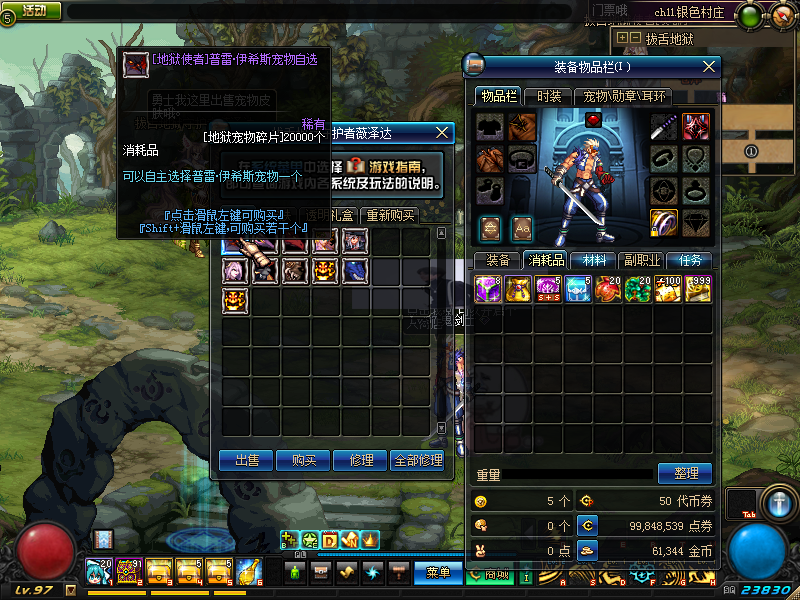The image size is (800, 600).
Task: Close the equipment inventory window
Action: (x=710, y=67)
